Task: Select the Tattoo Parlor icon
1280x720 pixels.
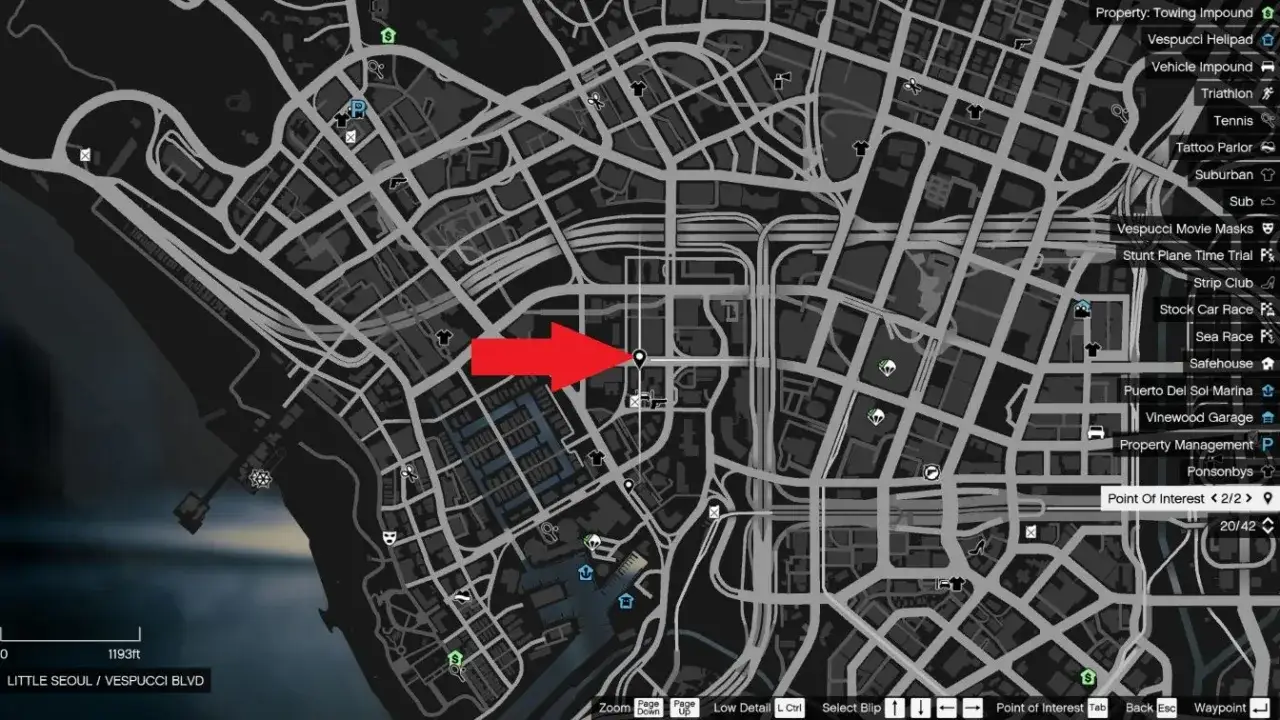Action: (1267, 147)
